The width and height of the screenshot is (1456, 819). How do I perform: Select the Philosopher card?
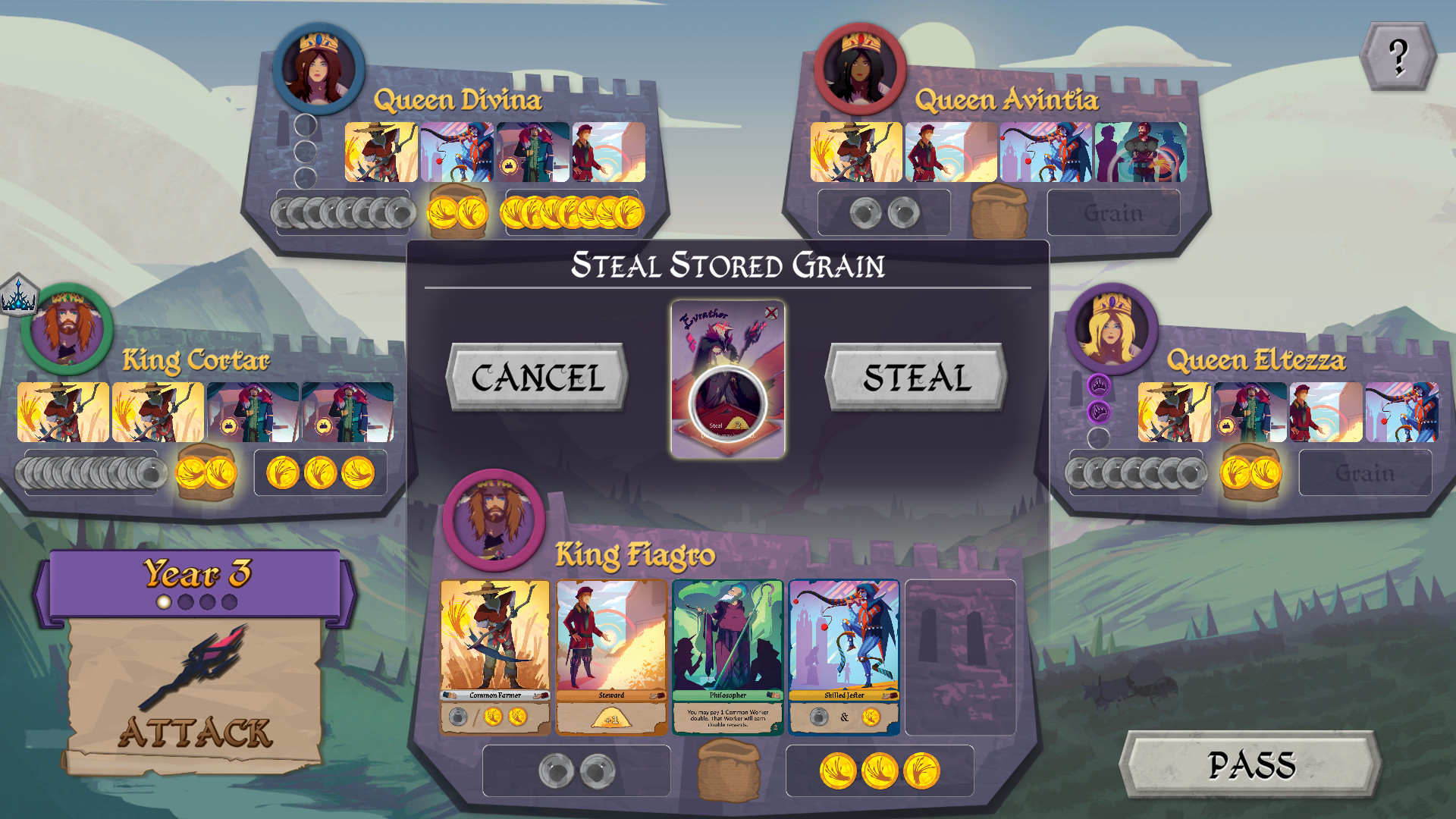point(727,656)
